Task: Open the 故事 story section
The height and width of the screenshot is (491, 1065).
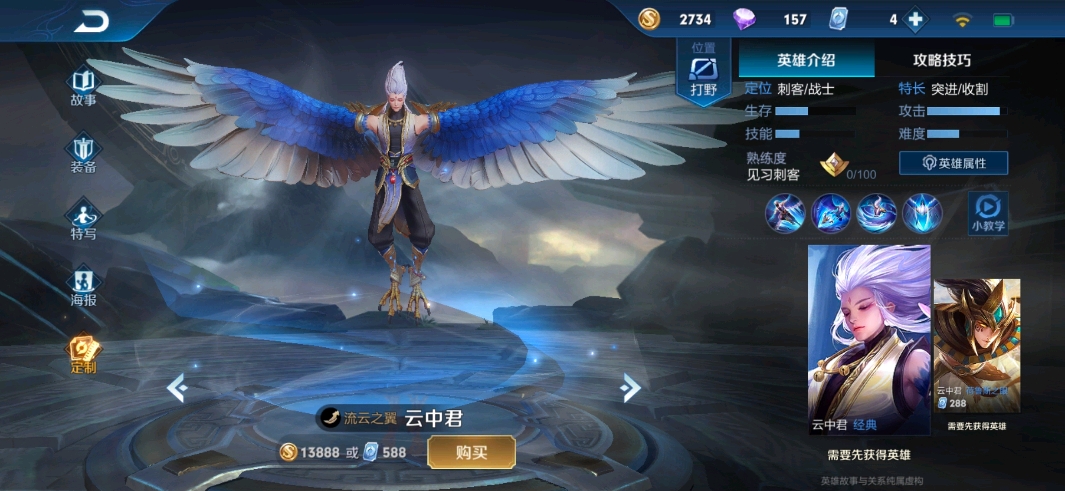Action: (x=83, y=86)
